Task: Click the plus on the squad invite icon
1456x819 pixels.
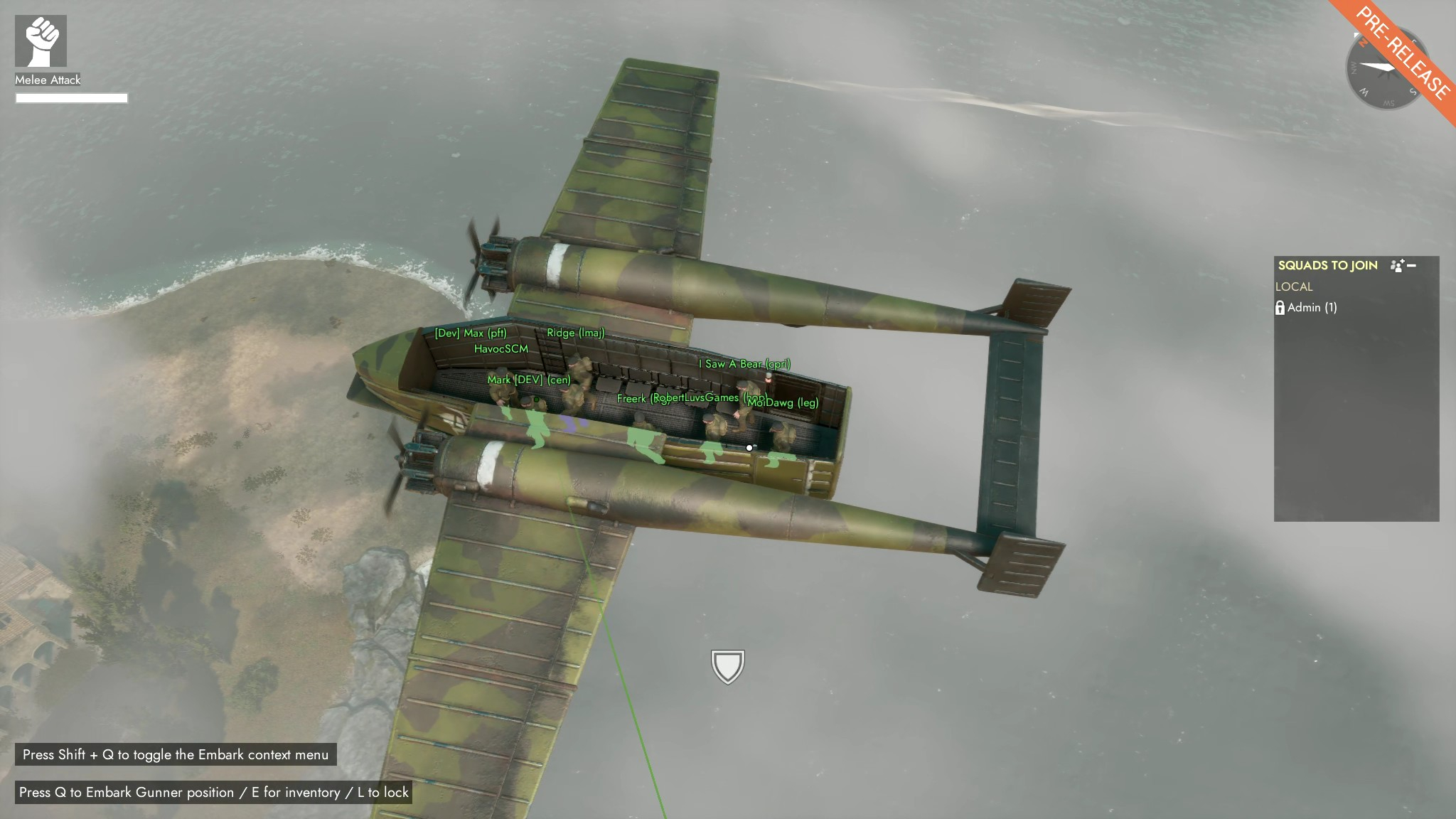Action: pyautogui.click(x=1402, y=260)
